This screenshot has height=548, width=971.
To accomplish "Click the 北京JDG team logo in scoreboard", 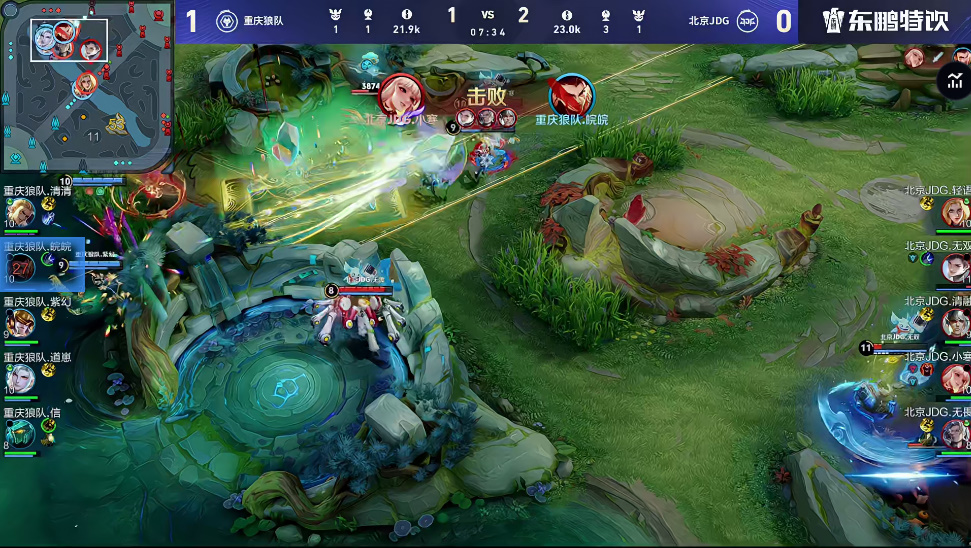I will (x=746, y=21).
